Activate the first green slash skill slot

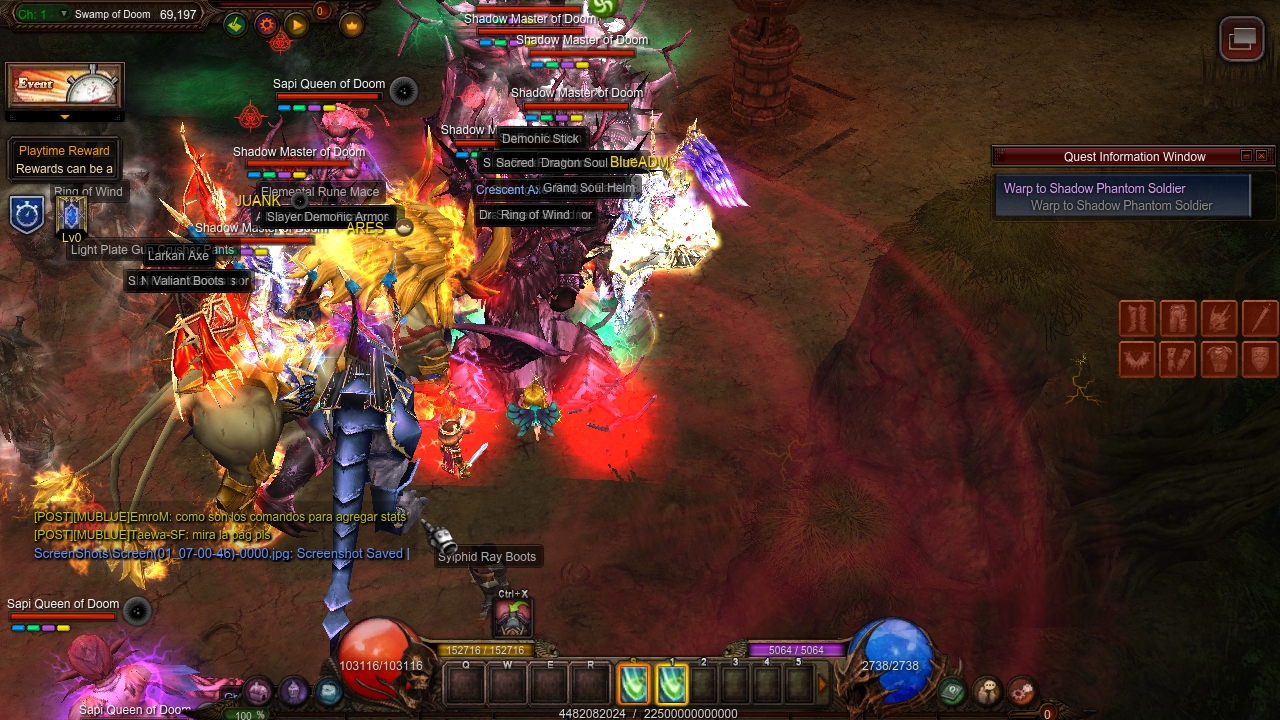(634, 684)
